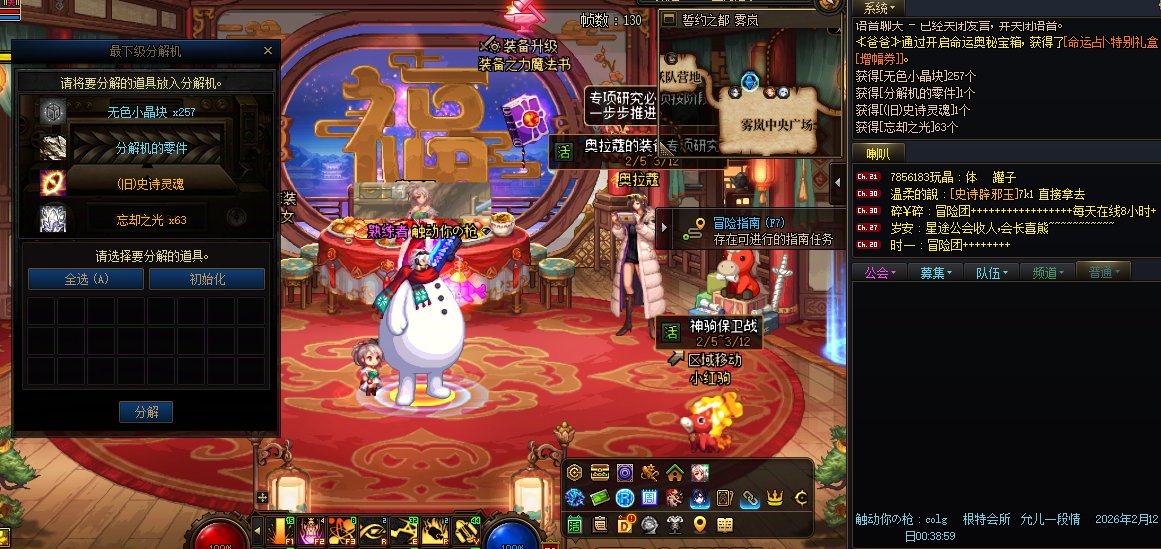Reset the selection with 初始化

pos(207,279)
